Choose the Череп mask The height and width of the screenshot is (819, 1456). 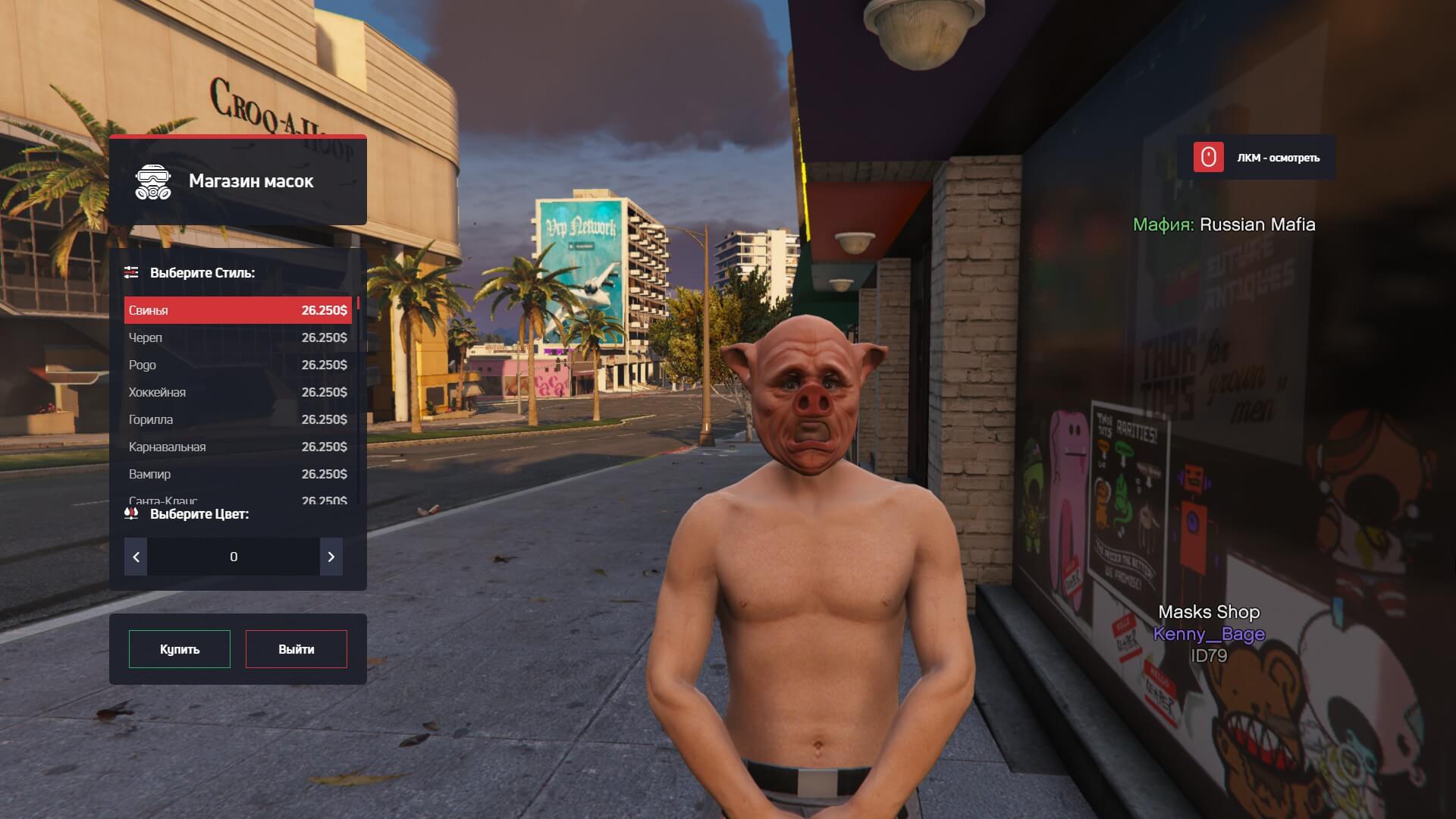click(x=237, y=337)
